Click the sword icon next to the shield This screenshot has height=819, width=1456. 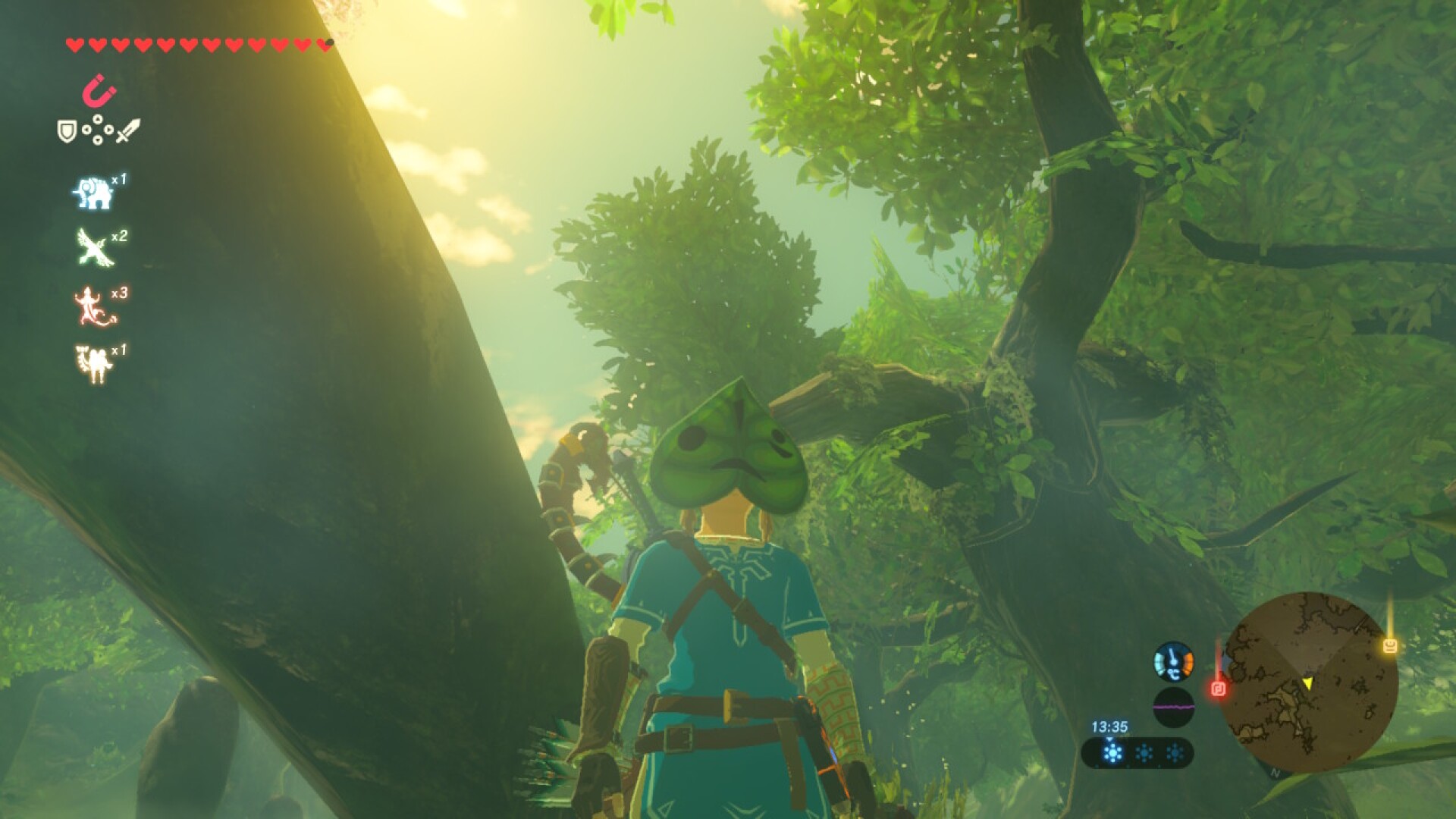(x=127, y=131)
